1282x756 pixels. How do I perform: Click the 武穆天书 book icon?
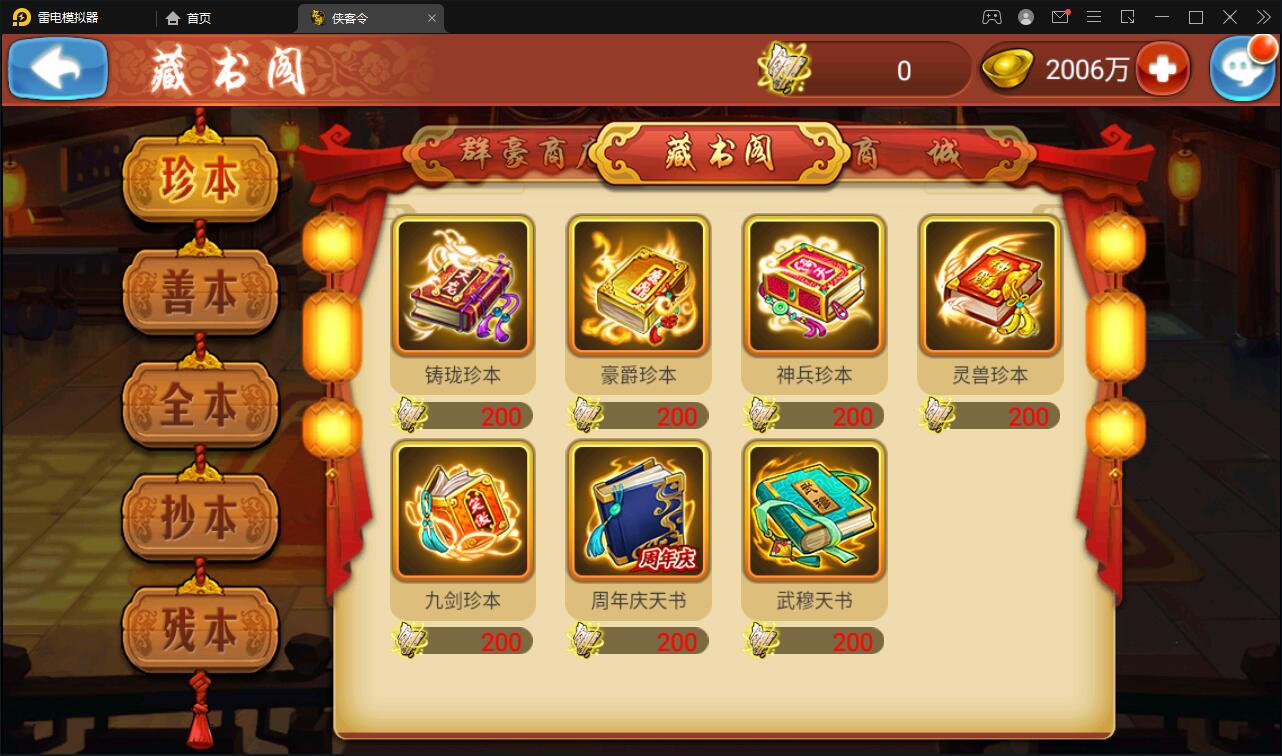pos(813,511)
